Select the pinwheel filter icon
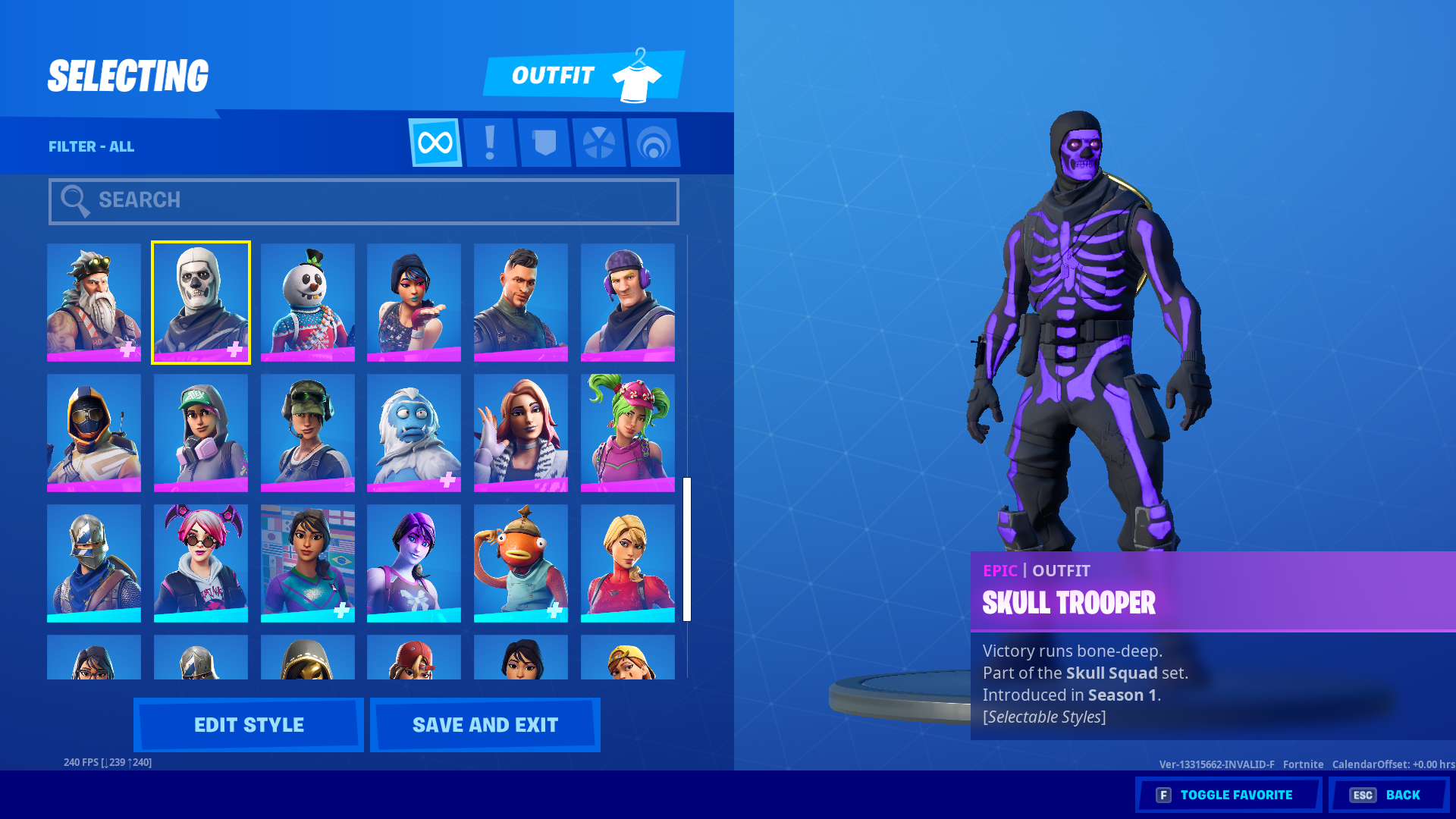1456x819 pixels. click(599, 143)
